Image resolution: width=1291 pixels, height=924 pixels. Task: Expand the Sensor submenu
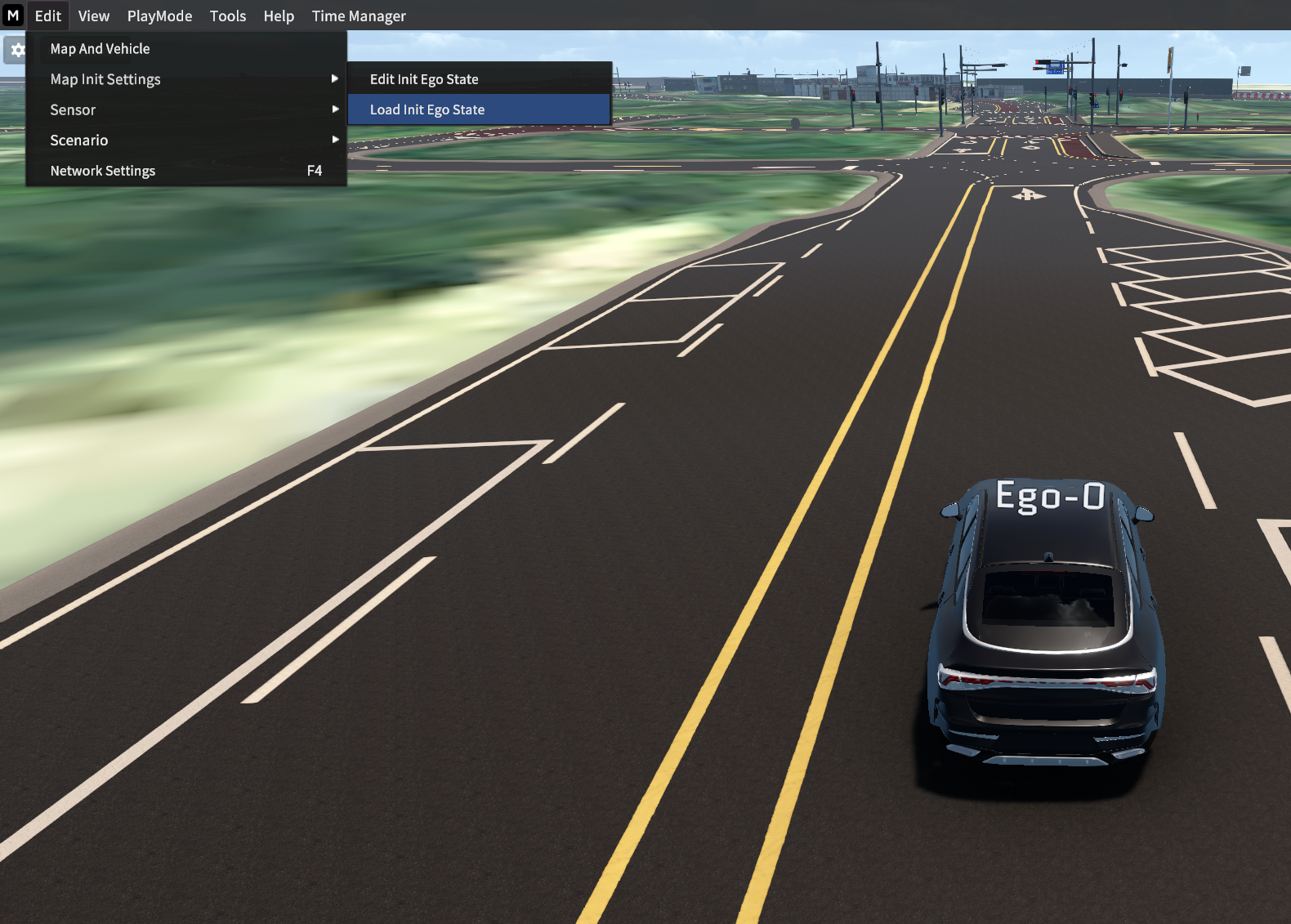point(74,109)
